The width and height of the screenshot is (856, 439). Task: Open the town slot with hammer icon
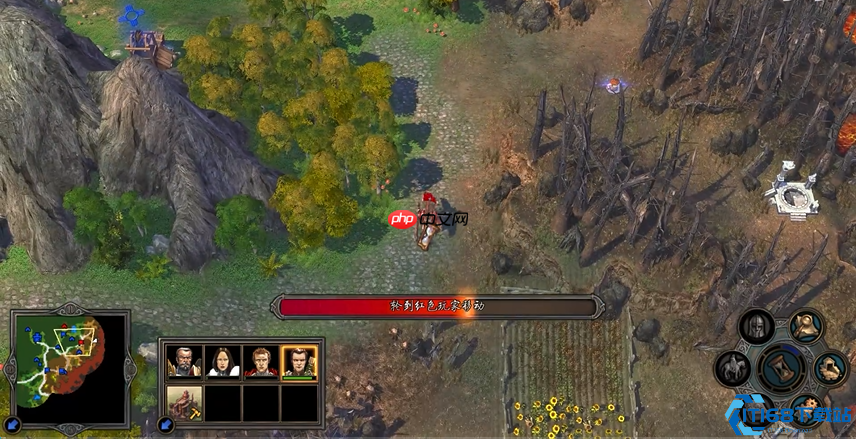(x=183, y=402)
